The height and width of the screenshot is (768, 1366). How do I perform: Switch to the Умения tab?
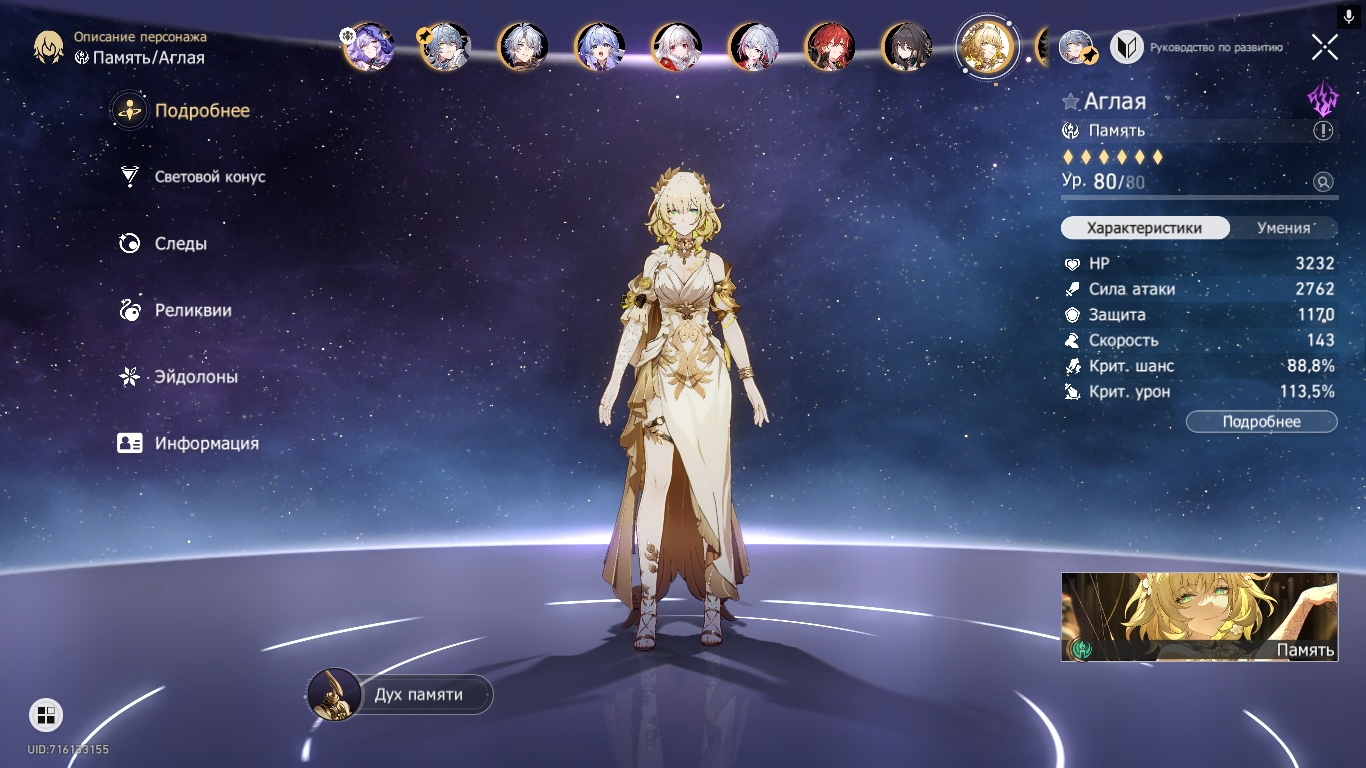pos(1283,228)
